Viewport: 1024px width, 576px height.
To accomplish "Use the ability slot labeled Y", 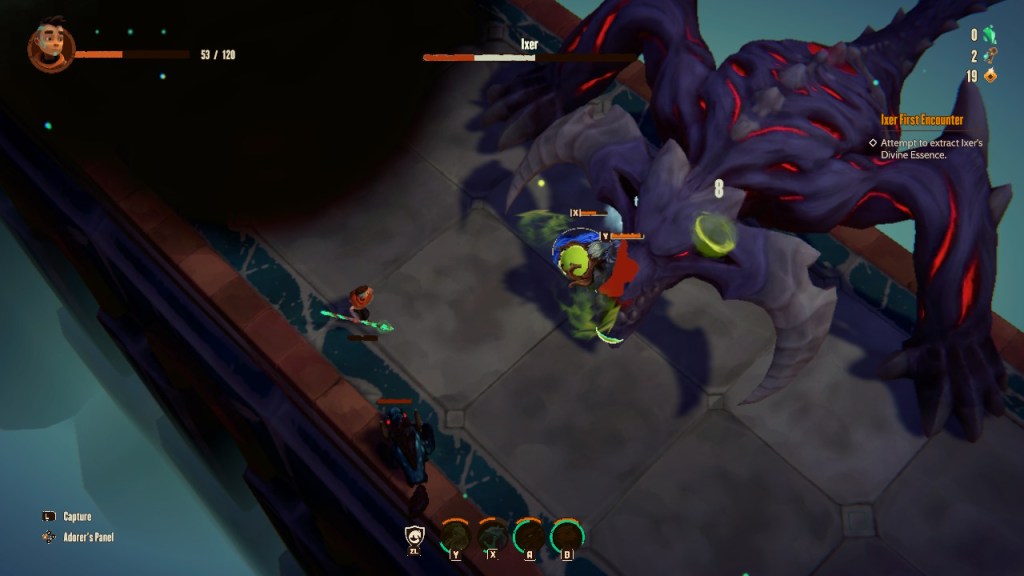I will click(x=456, y=536).
